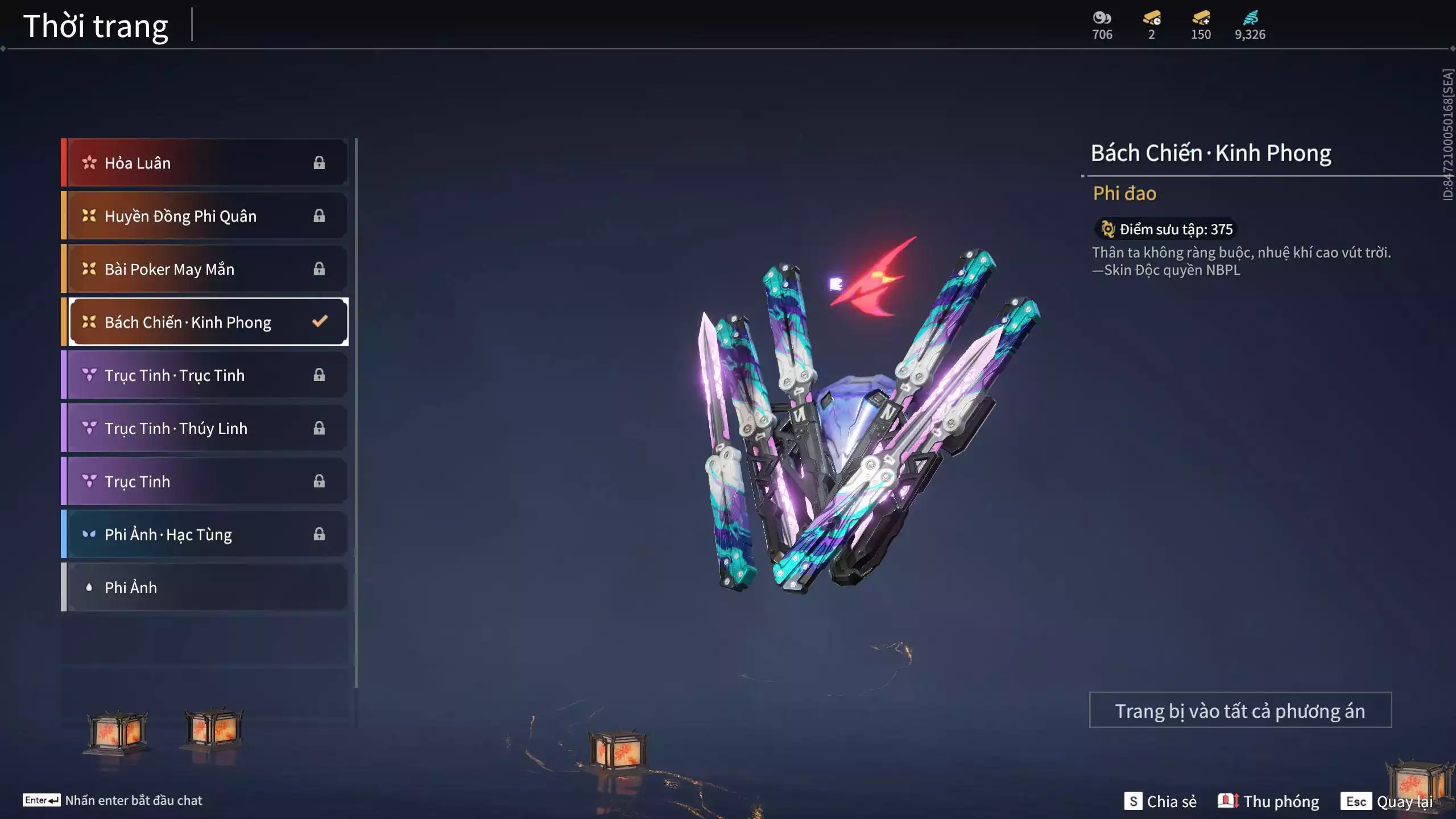Viewport: 1456px width, 819px height.
Task: Select the Hỏa Luân skin
Action: [205, 163]
